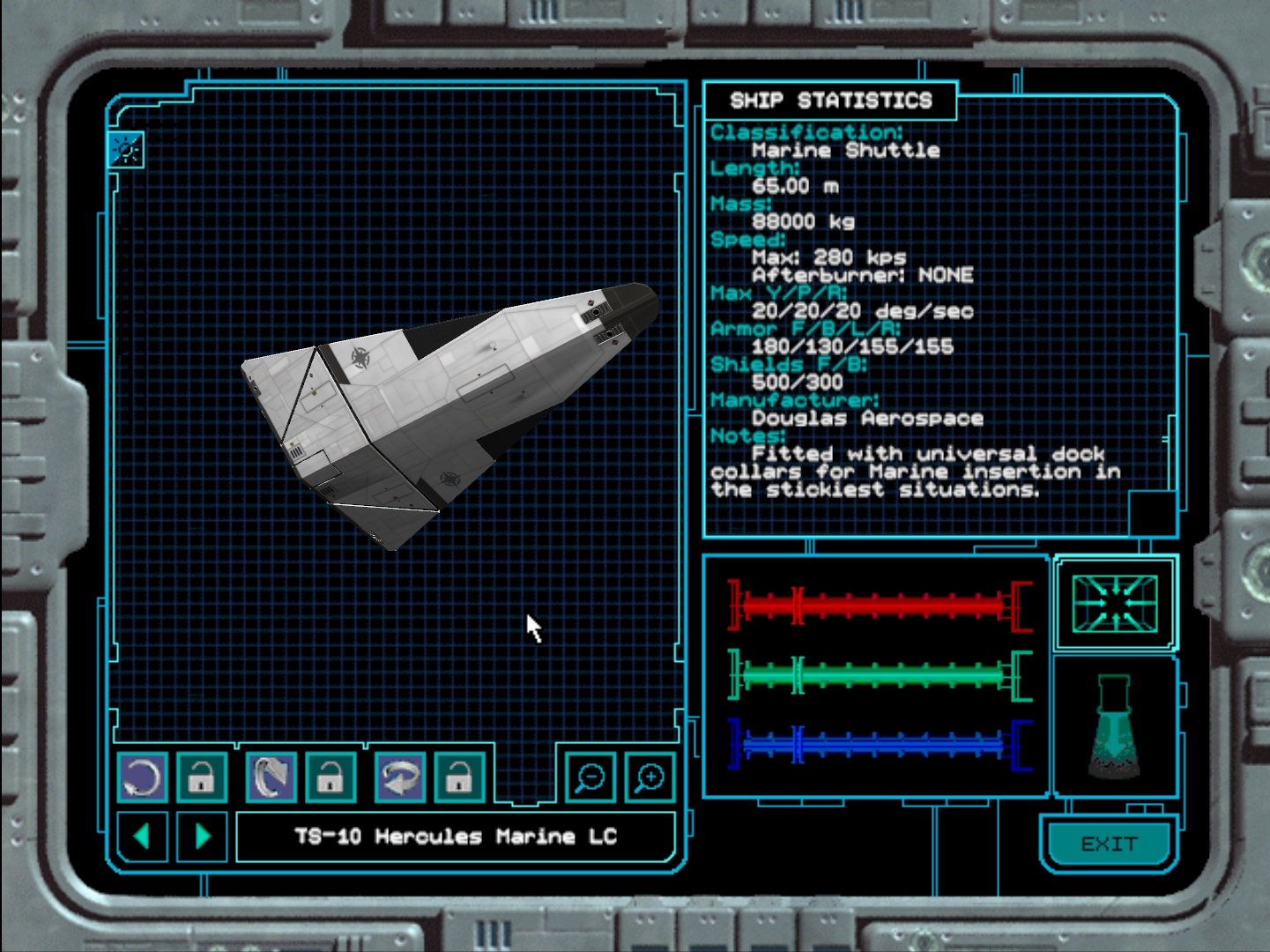Viewport: 1270px width, 952px height.
Task: Show the previous ship with left arrow
Action: [x=142, y=836]
